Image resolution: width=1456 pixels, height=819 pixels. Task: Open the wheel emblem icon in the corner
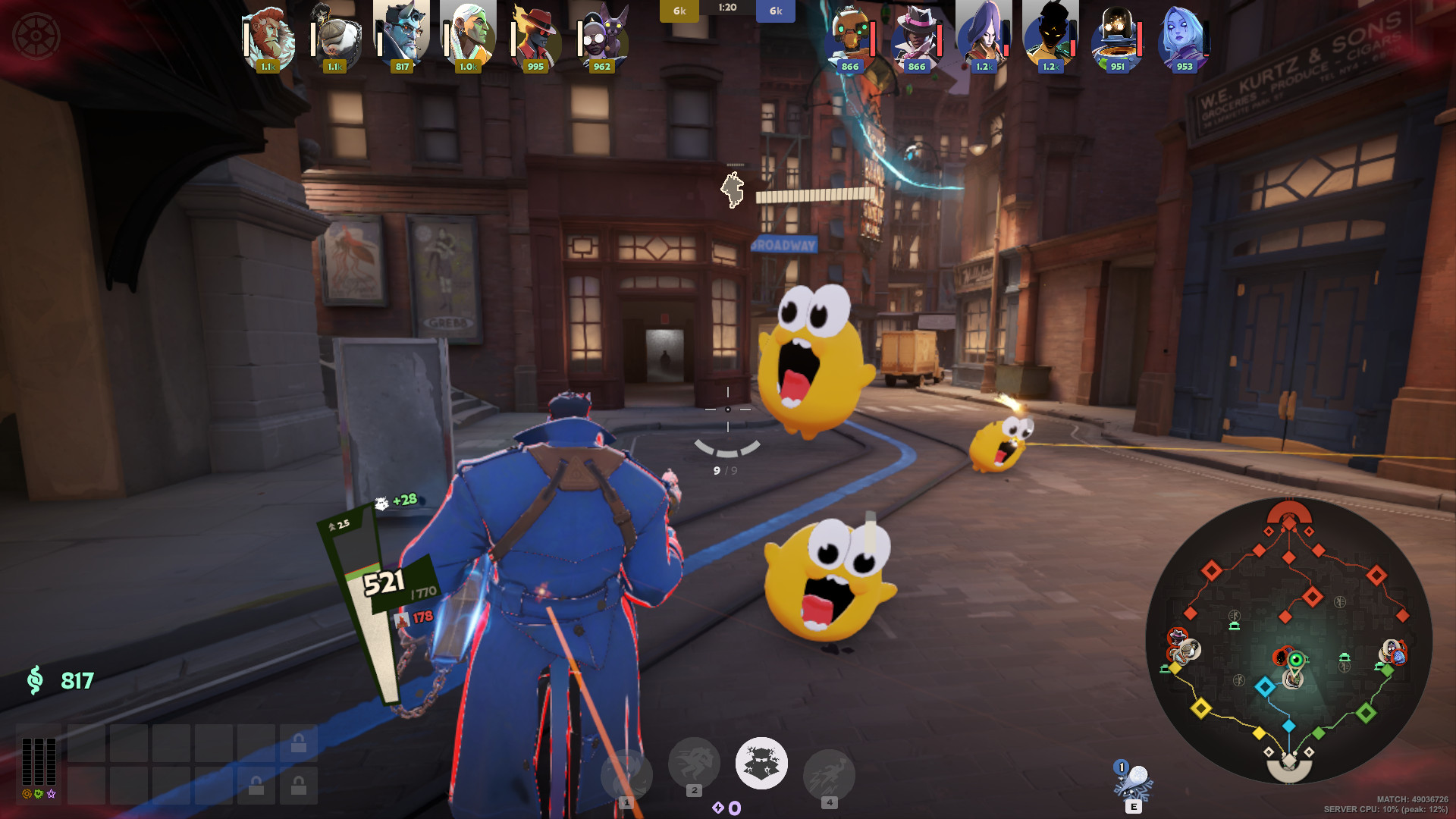[x=35, y=36]
